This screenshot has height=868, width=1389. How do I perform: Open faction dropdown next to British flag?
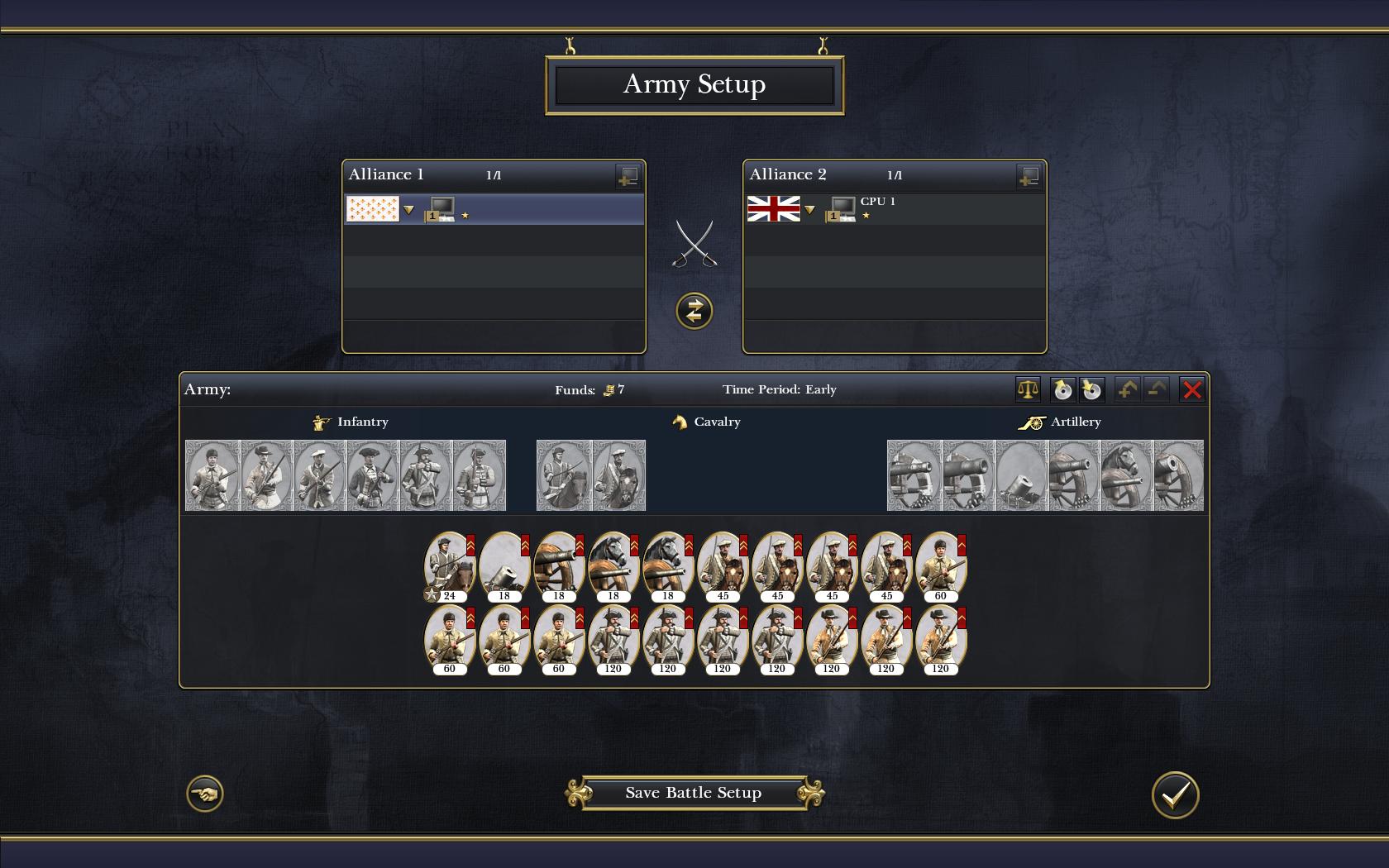click(809, 210)
